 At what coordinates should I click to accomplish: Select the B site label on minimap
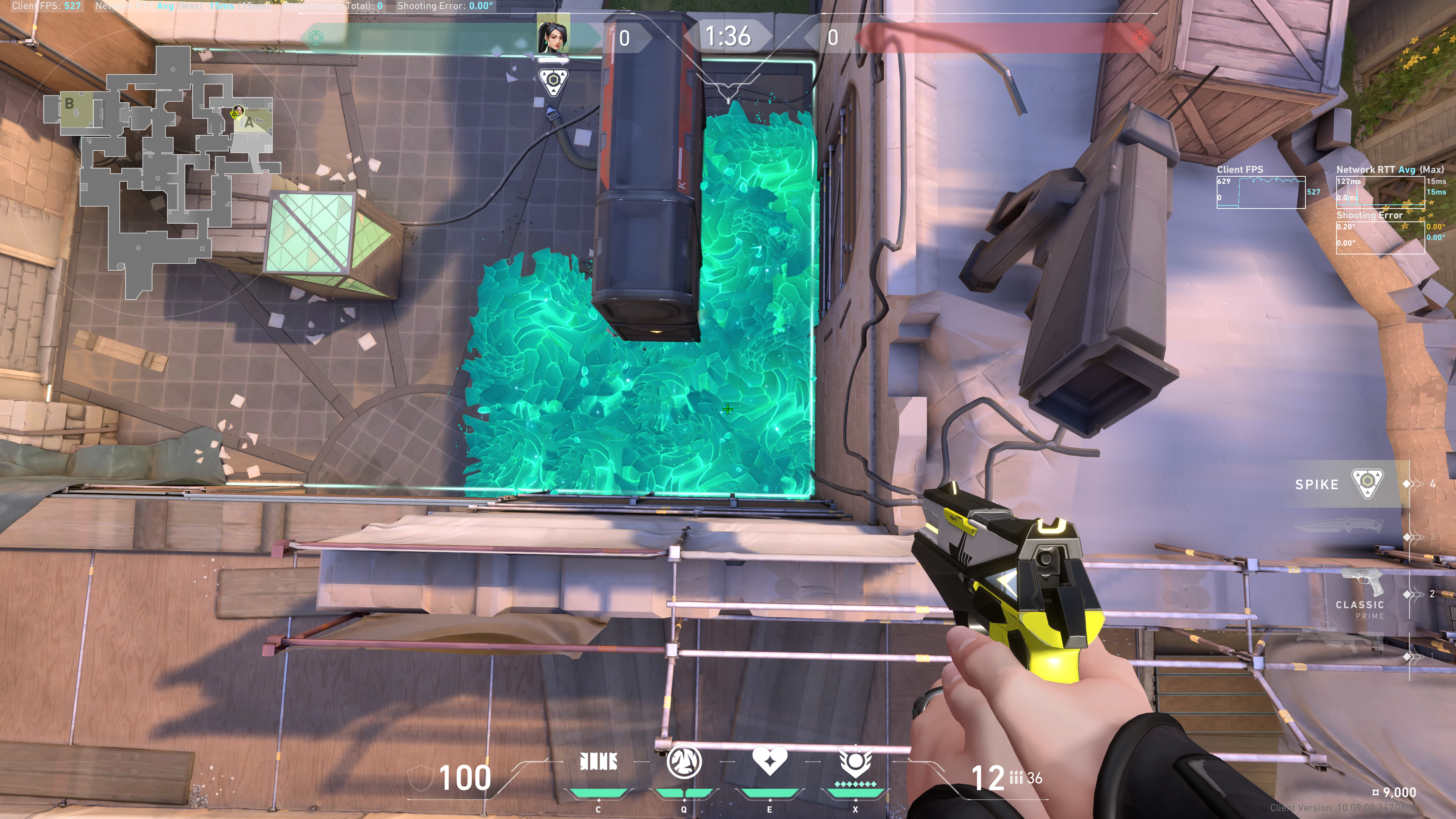[69, 104]
